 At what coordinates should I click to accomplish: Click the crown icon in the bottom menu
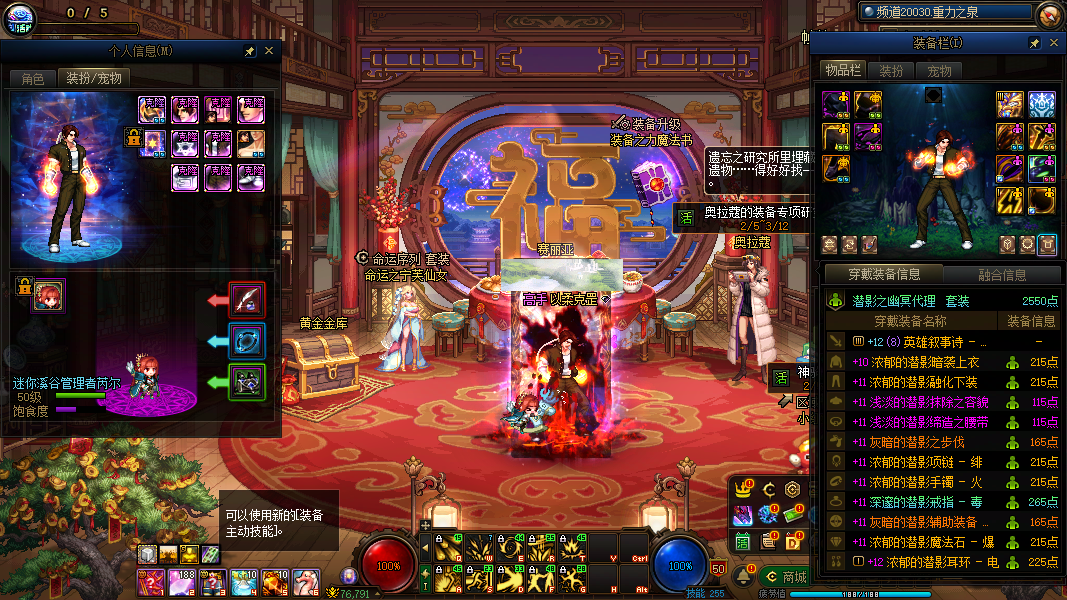(743, 490)
